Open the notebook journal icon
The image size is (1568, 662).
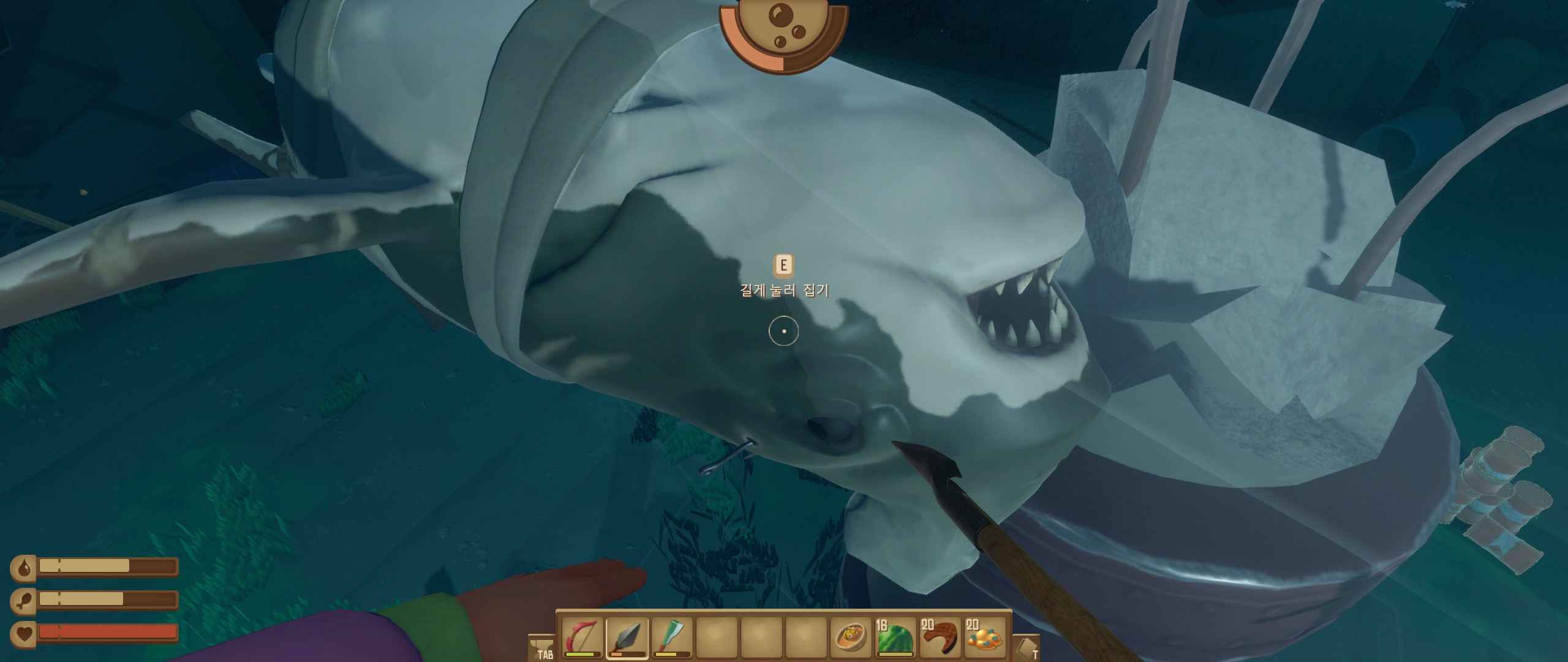(1026, 646)
